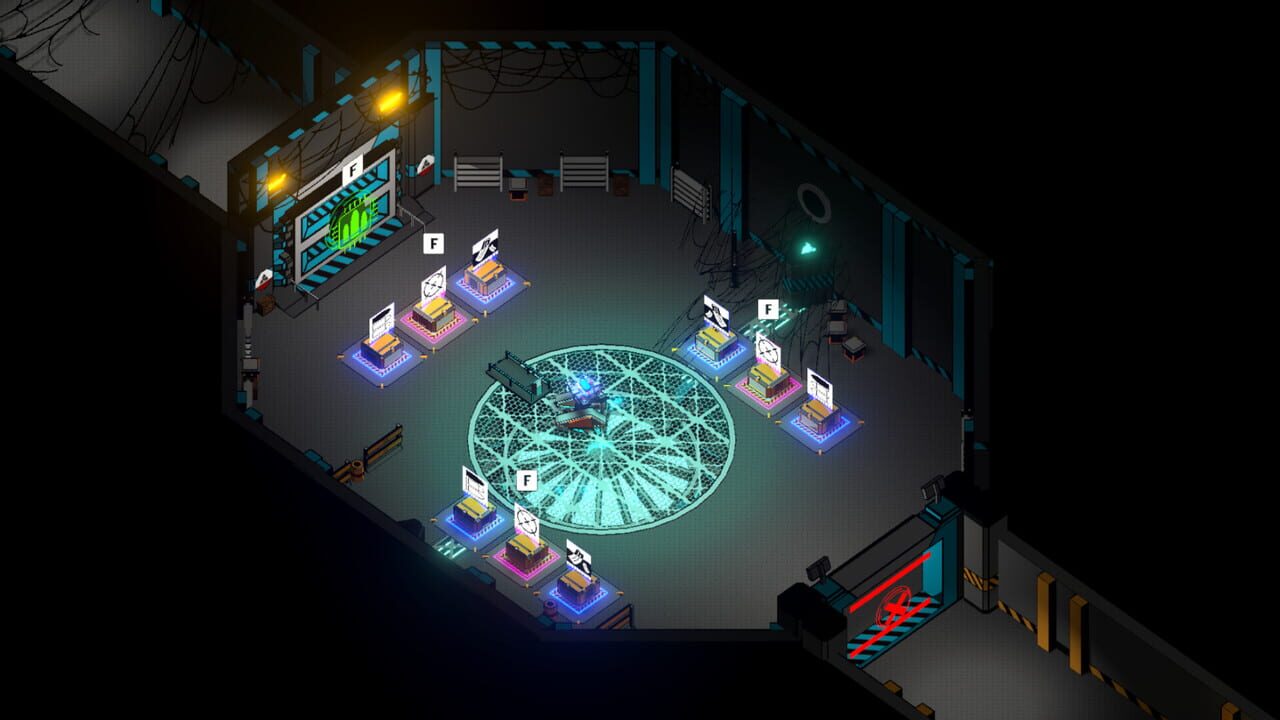The width and height of the screenshot is (1280, 720).
Task: Activate the F prompt near the right crate trio
Action: pyautogui.click(x=768, y=309)
